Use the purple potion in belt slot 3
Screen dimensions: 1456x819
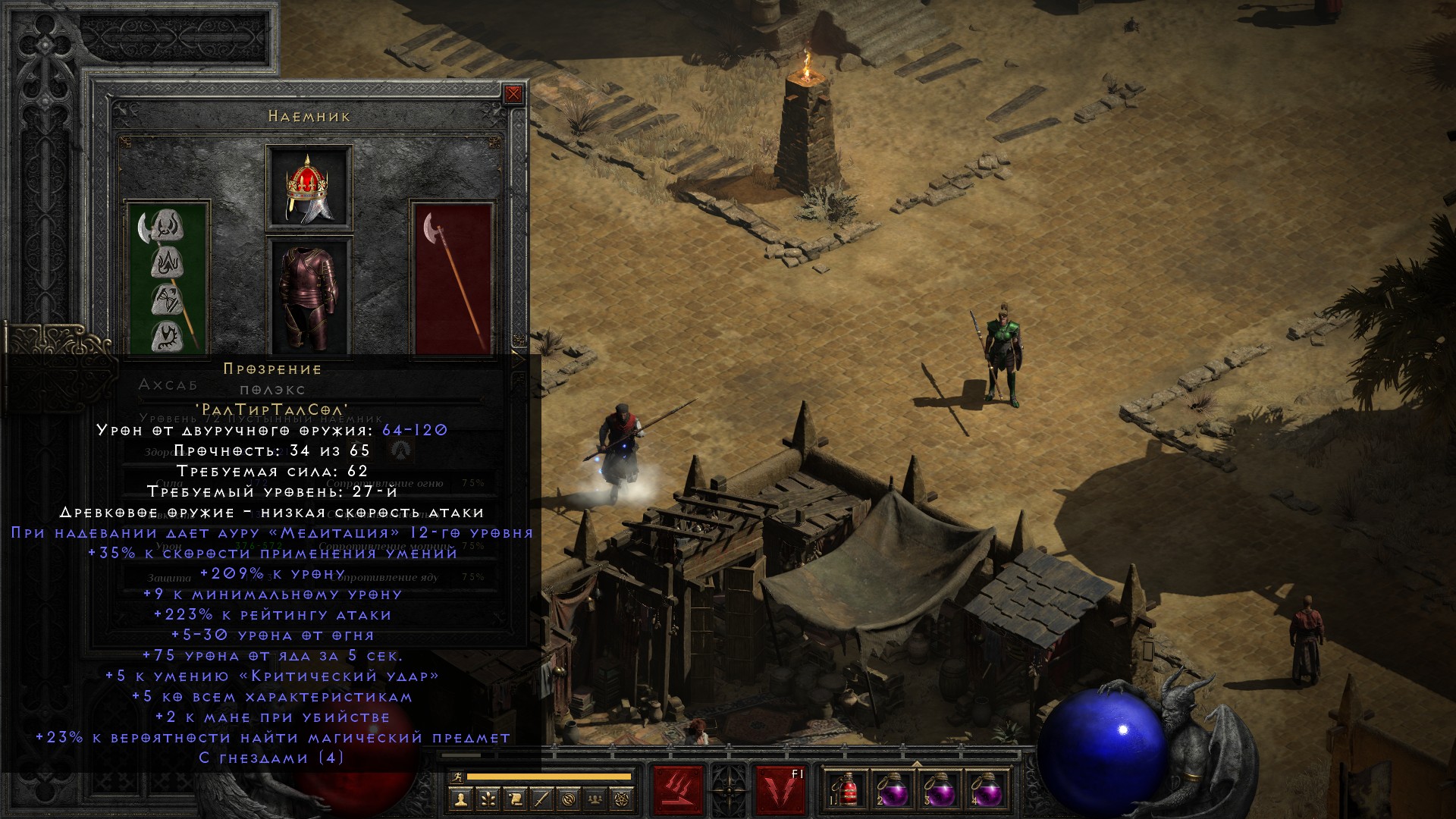point(940,791)
